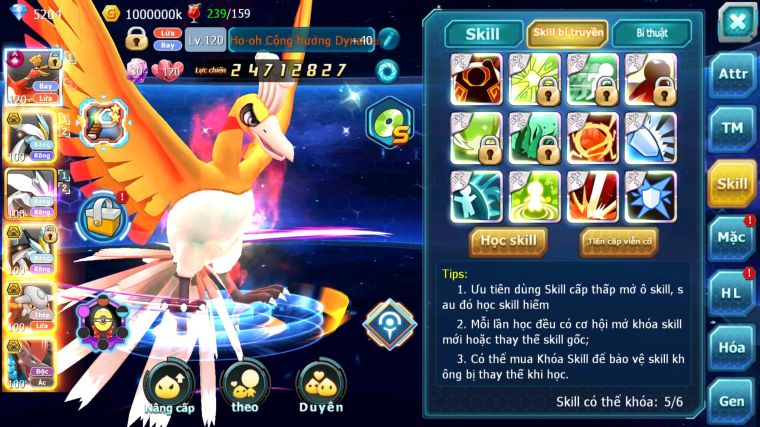Switch to the Hóa side tab
This screenshot has height=427, width=760.
[x=732, y=347]
